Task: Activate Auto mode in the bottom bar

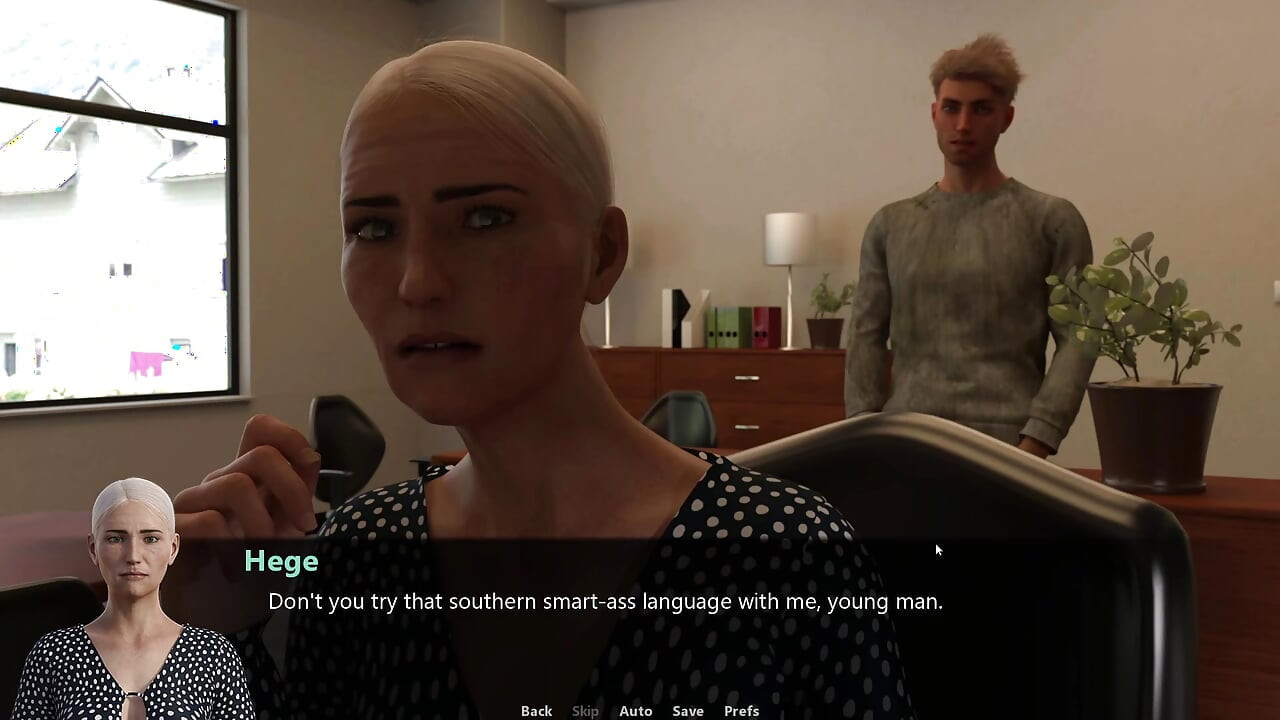Action: pyautogui.click(x=635, y=710)
